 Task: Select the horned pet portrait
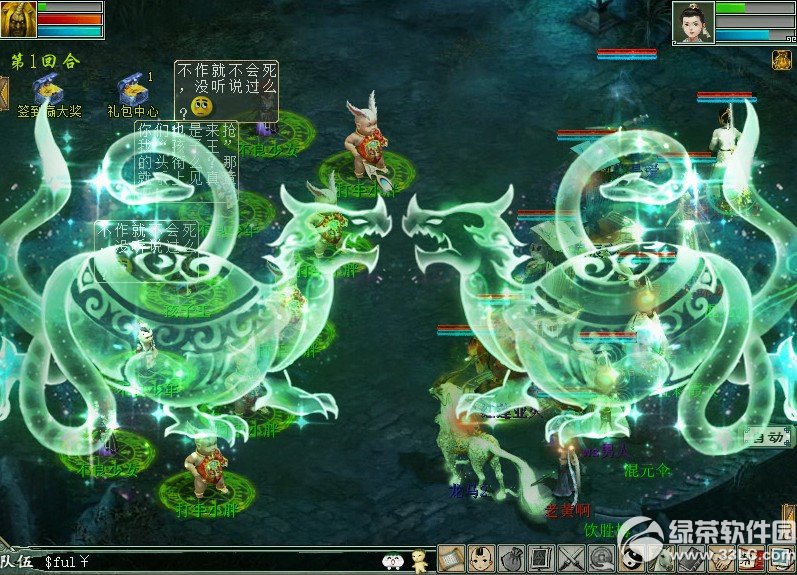tap(18, 19)
